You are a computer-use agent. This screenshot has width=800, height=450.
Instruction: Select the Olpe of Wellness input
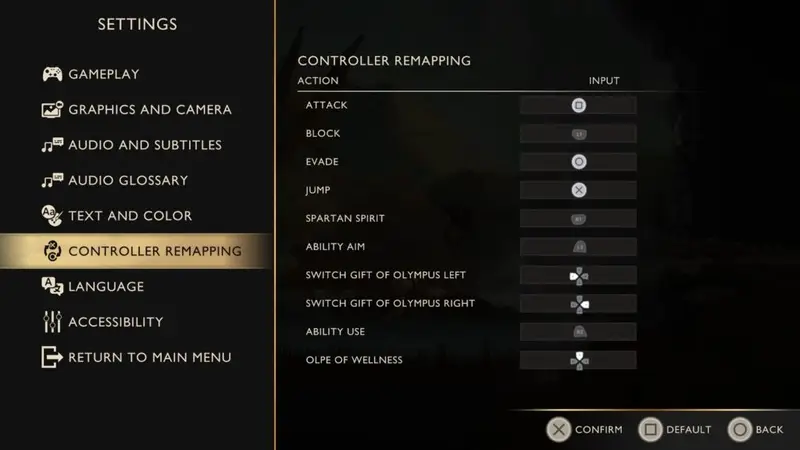coord(578,360)
